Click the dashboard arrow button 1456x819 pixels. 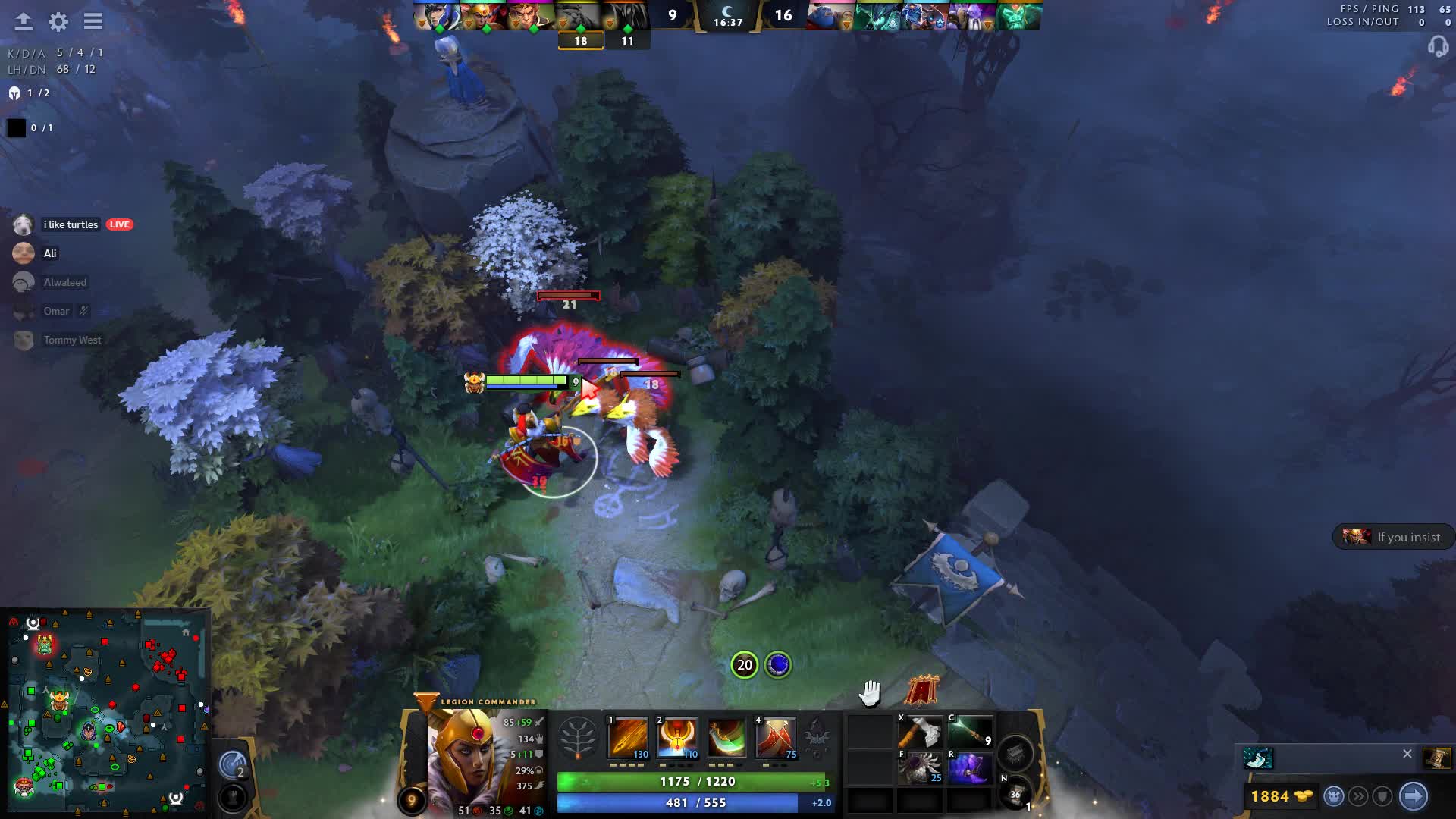[24, 22]
